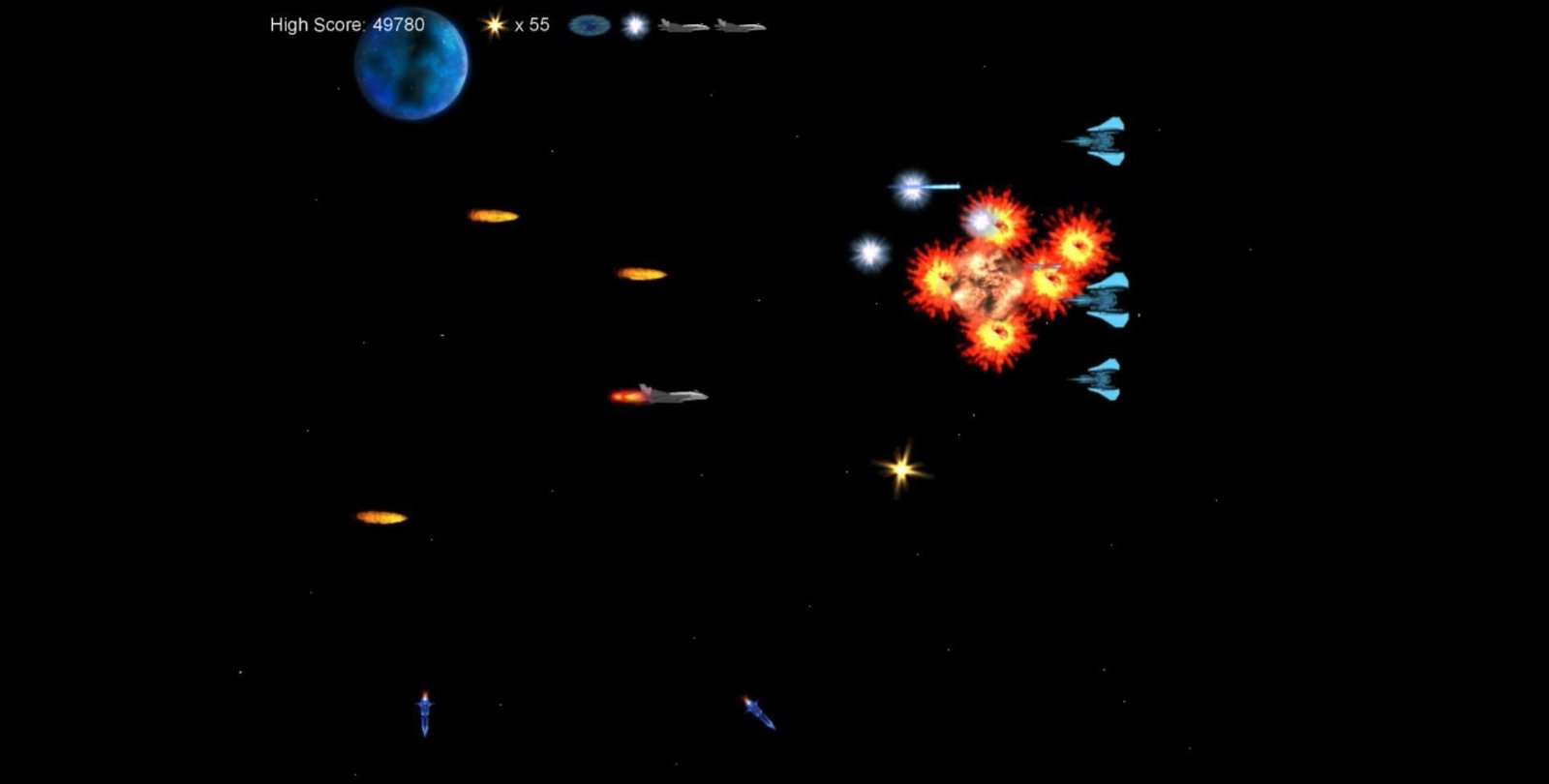The width and height of the screenshot is (1549, 784).
Task: Click the first spare fighter life icon
Action: [683, 27]
